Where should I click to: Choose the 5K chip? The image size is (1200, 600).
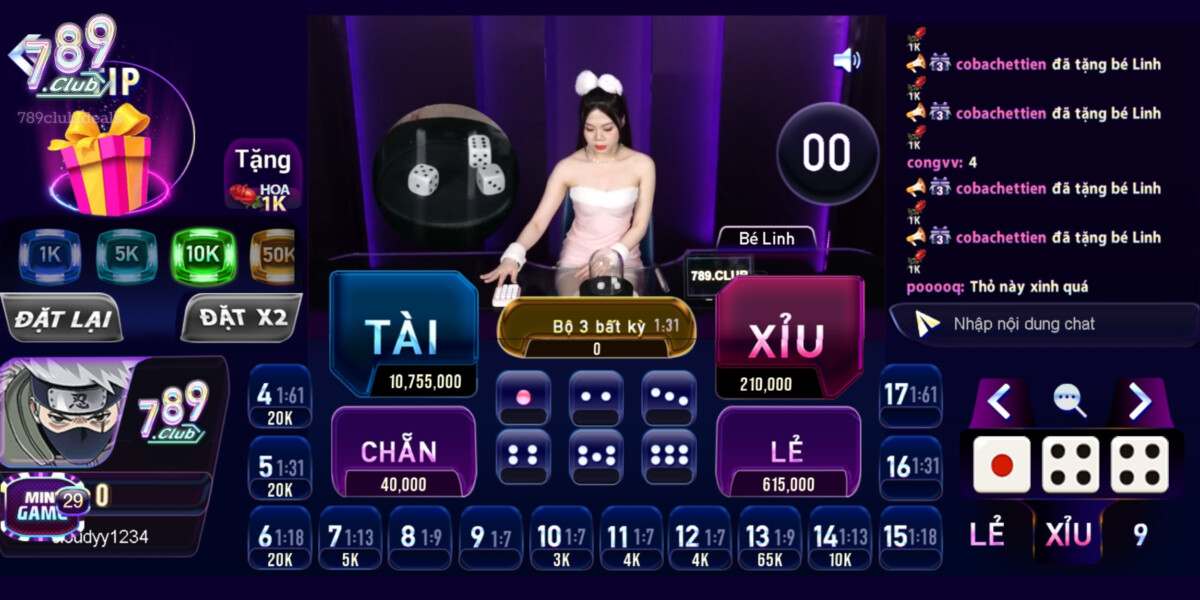click(x=126, y=255)
